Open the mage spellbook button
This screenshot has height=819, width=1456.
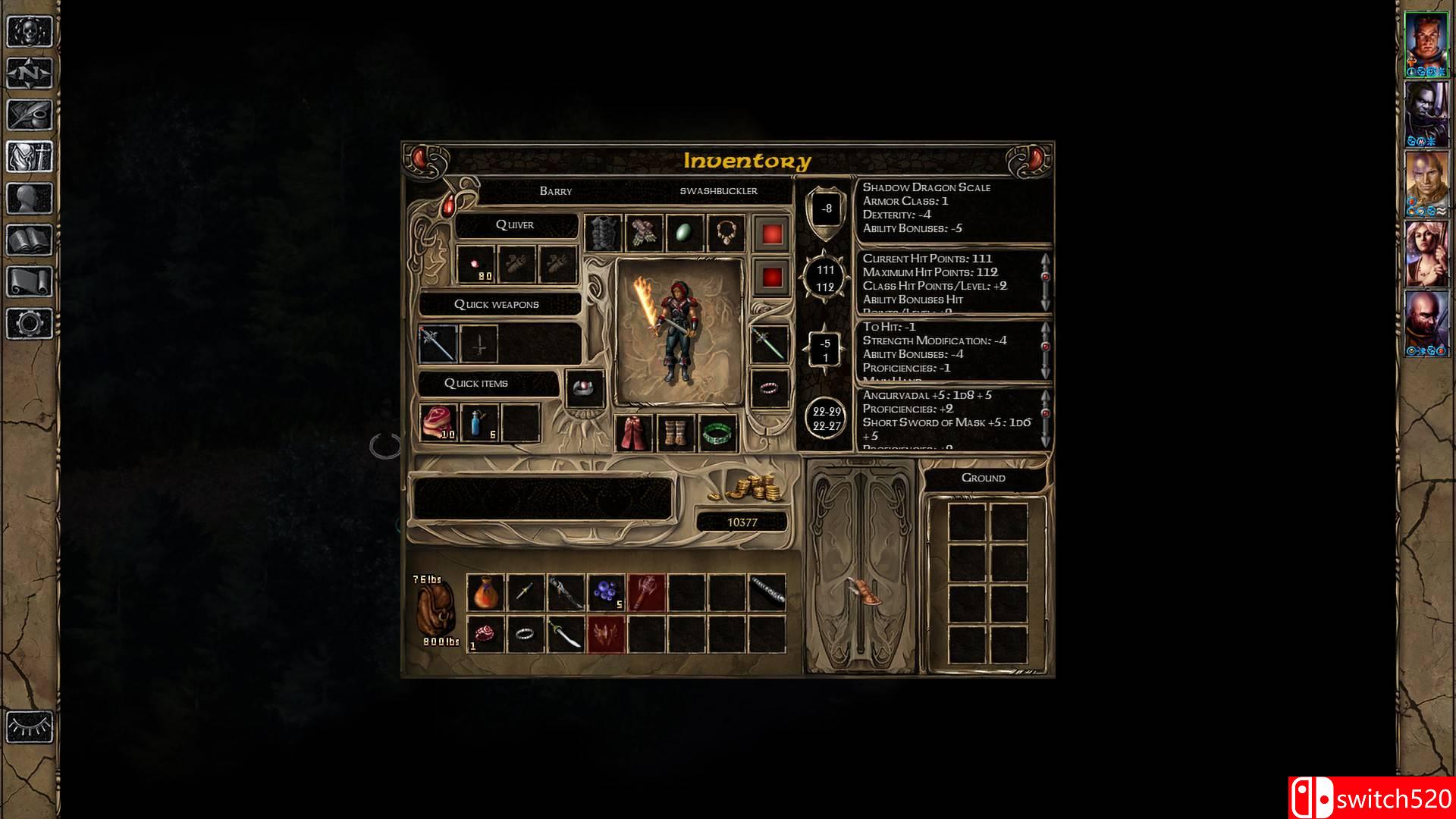(30, 240)
